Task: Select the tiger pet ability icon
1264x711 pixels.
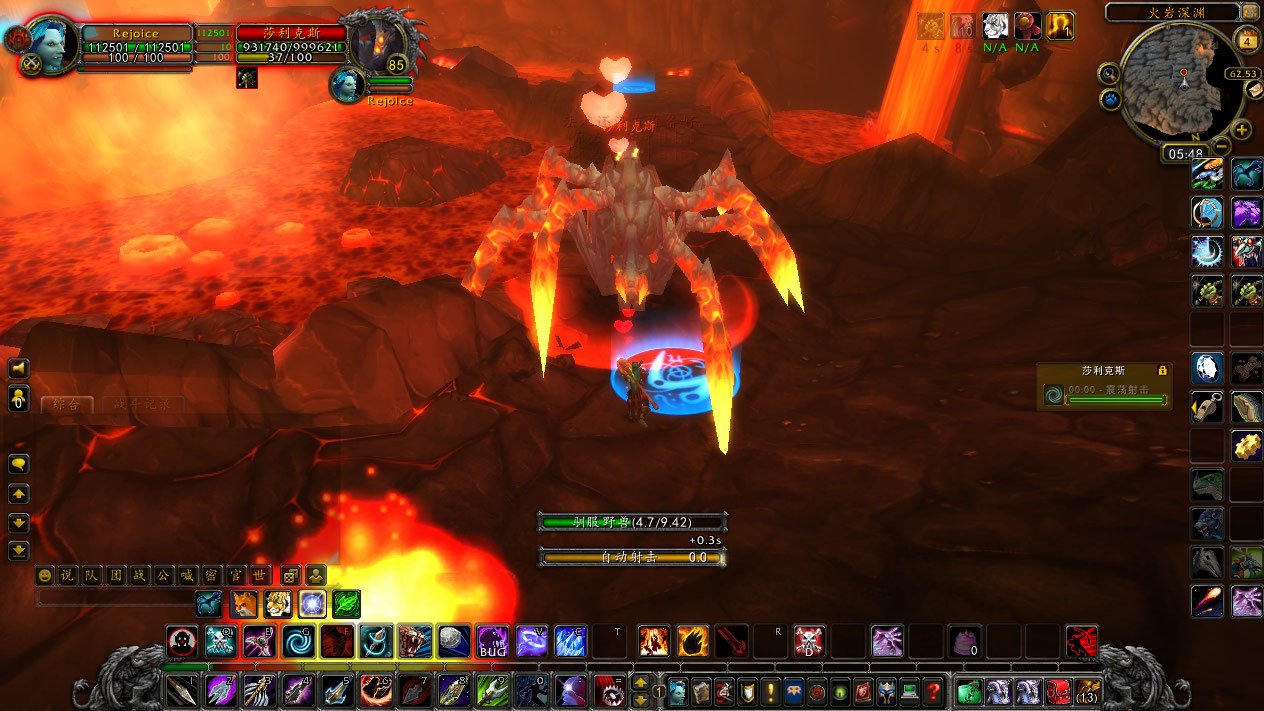Action: (278, 604)
